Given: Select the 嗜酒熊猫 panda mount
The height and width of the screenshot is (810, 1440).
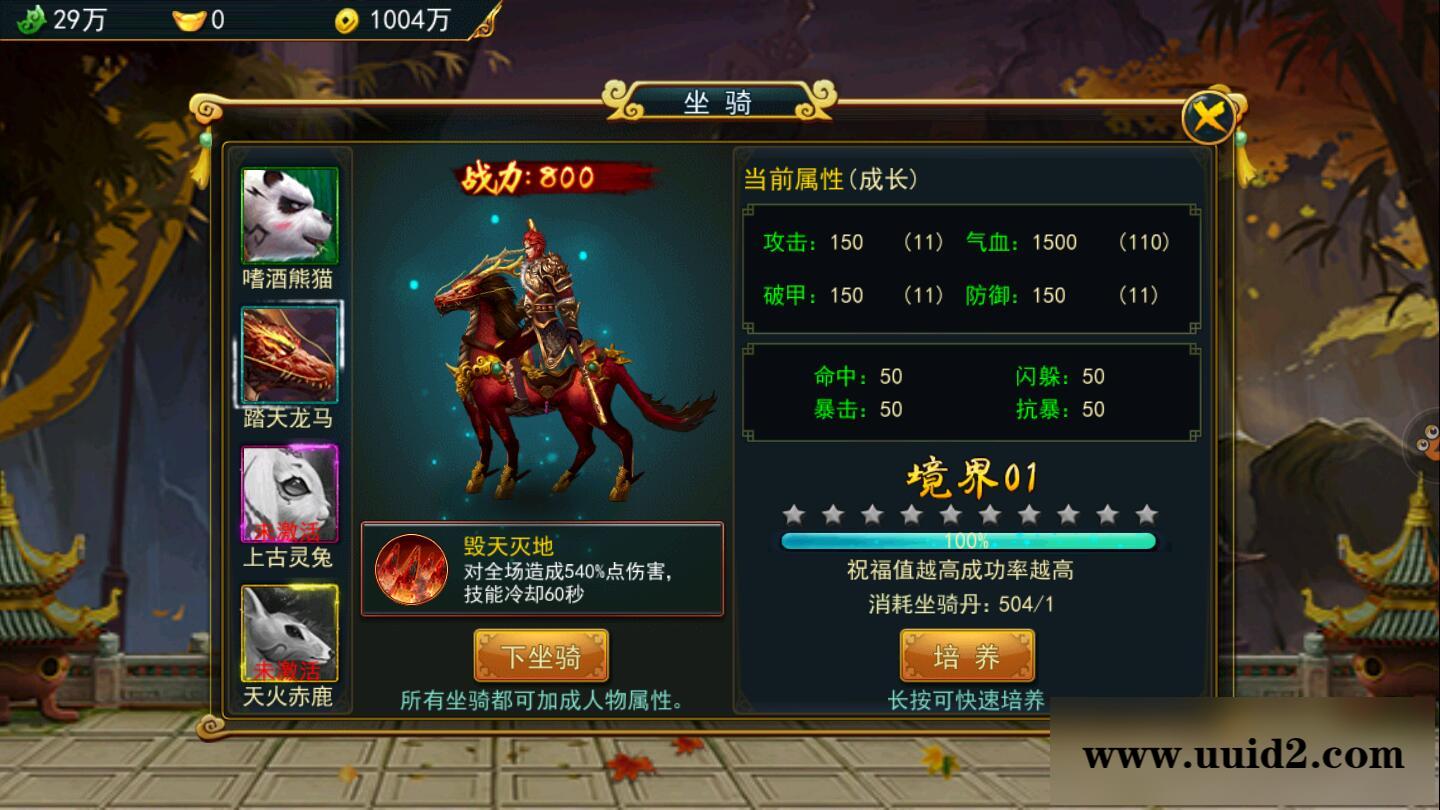Looking at the screenshot, I should point(289,216).
